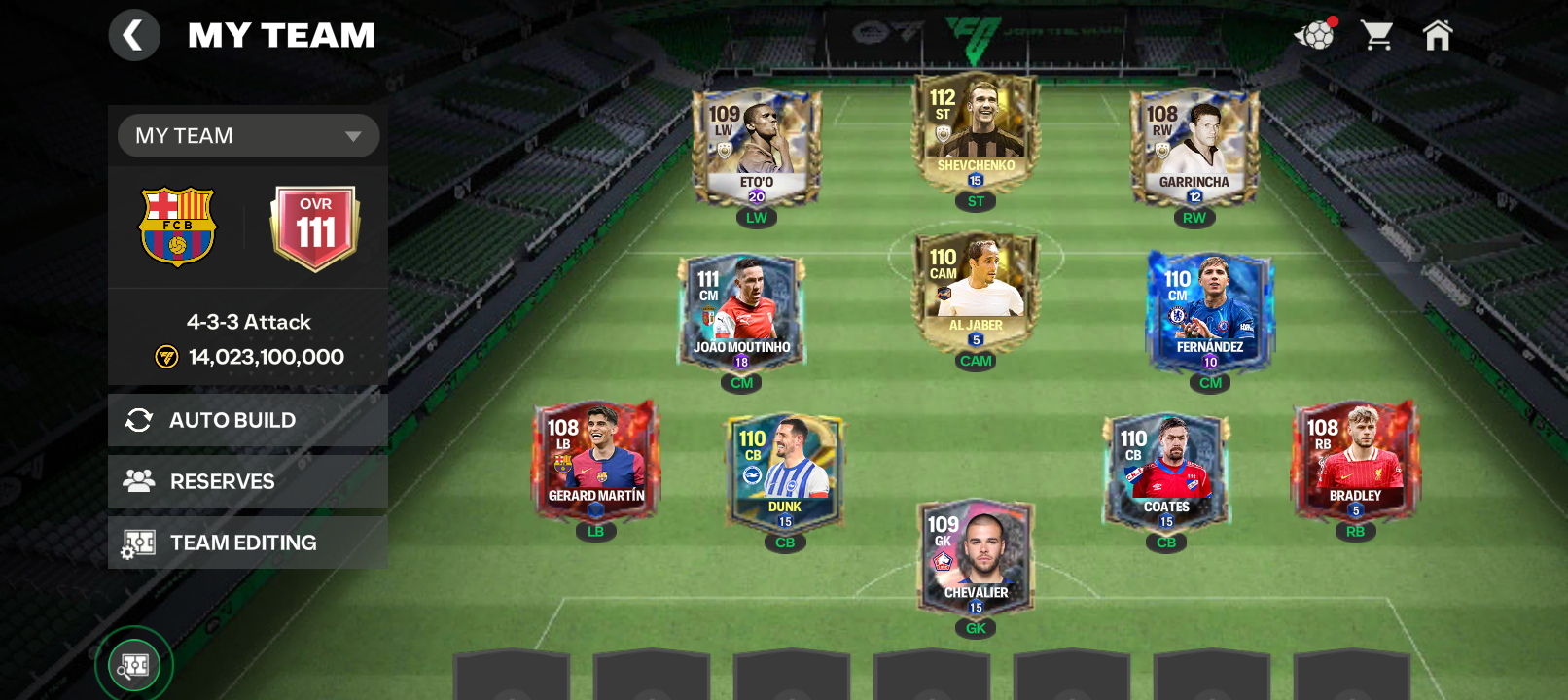The height and width of the screenshot is (700, 1568).
Task: Open TEAM EDITING options
Action: [248, 542]
